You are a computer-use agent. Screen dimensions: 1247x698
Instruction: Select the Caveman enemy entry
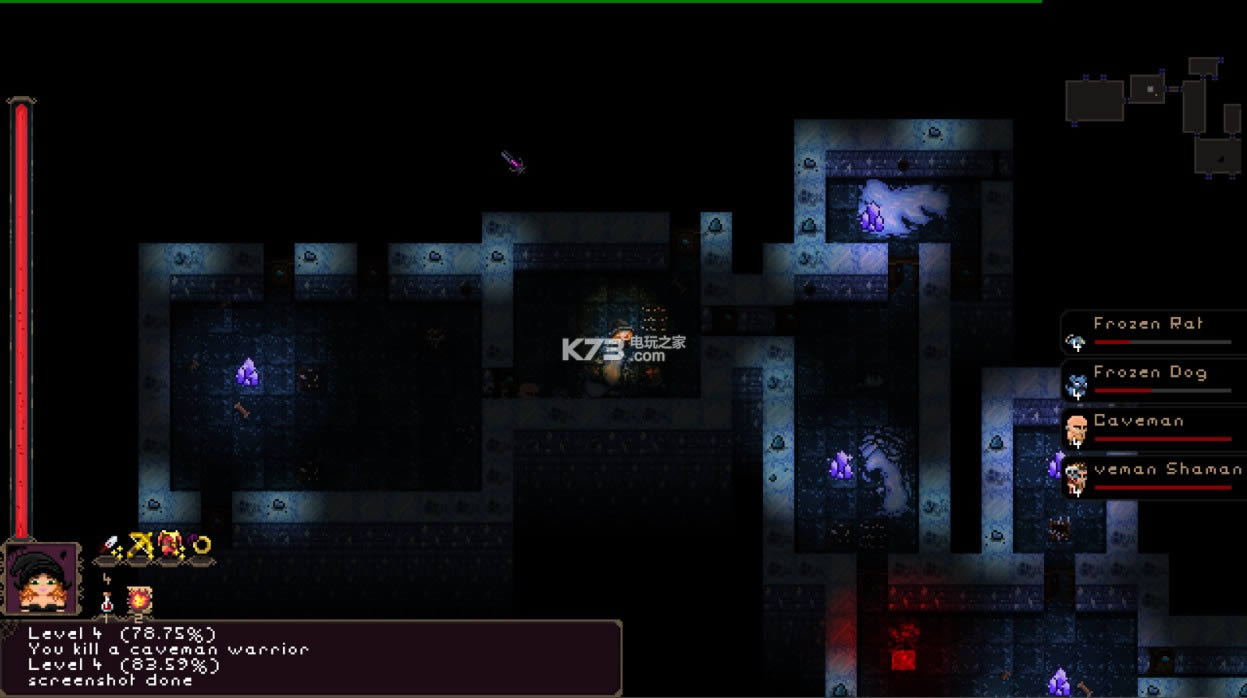[1153, 429]
